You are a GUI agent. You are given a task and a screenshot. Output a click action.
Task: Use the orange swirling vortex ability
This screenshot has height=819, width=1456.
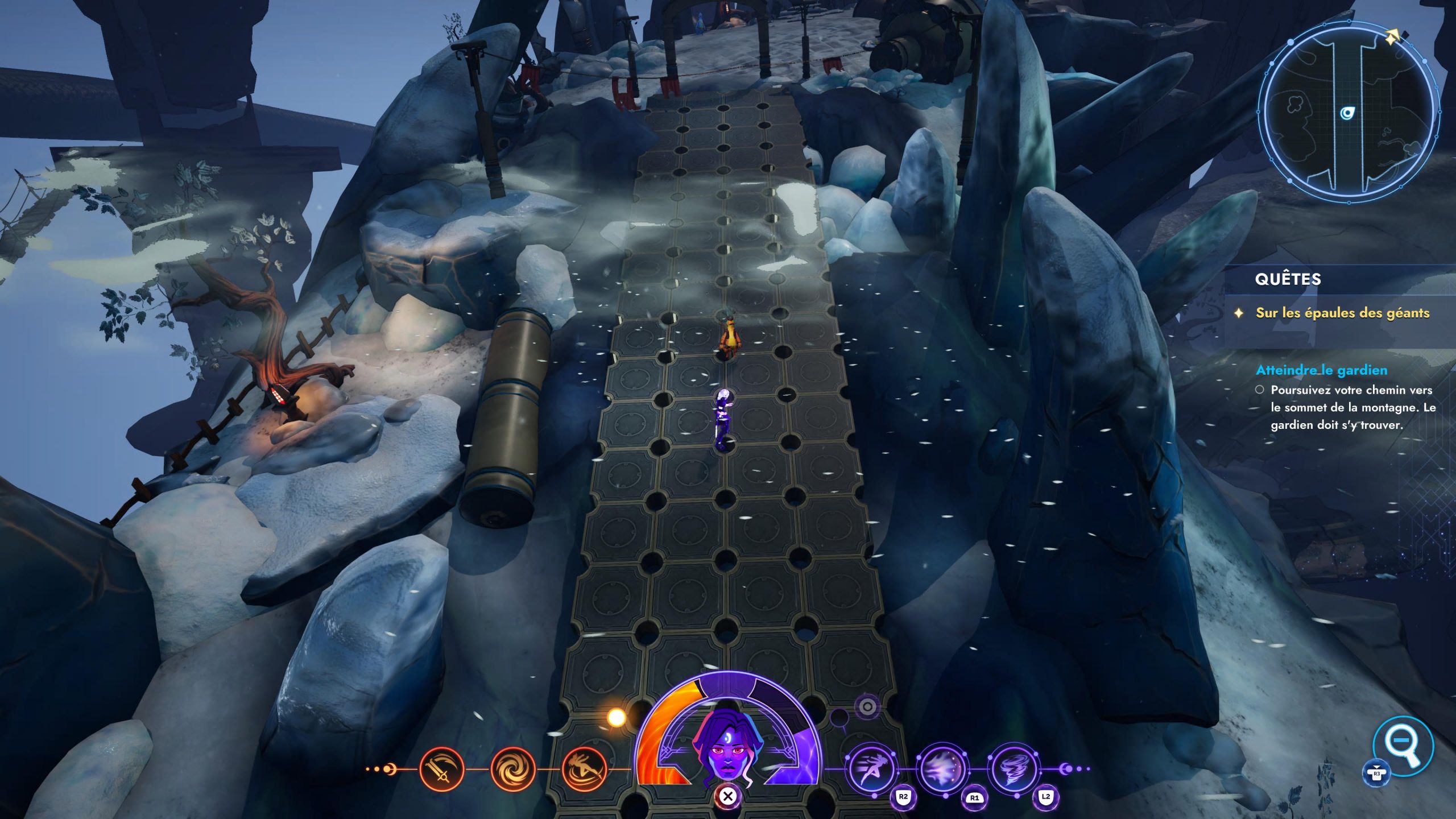click(x=513, y=770)
